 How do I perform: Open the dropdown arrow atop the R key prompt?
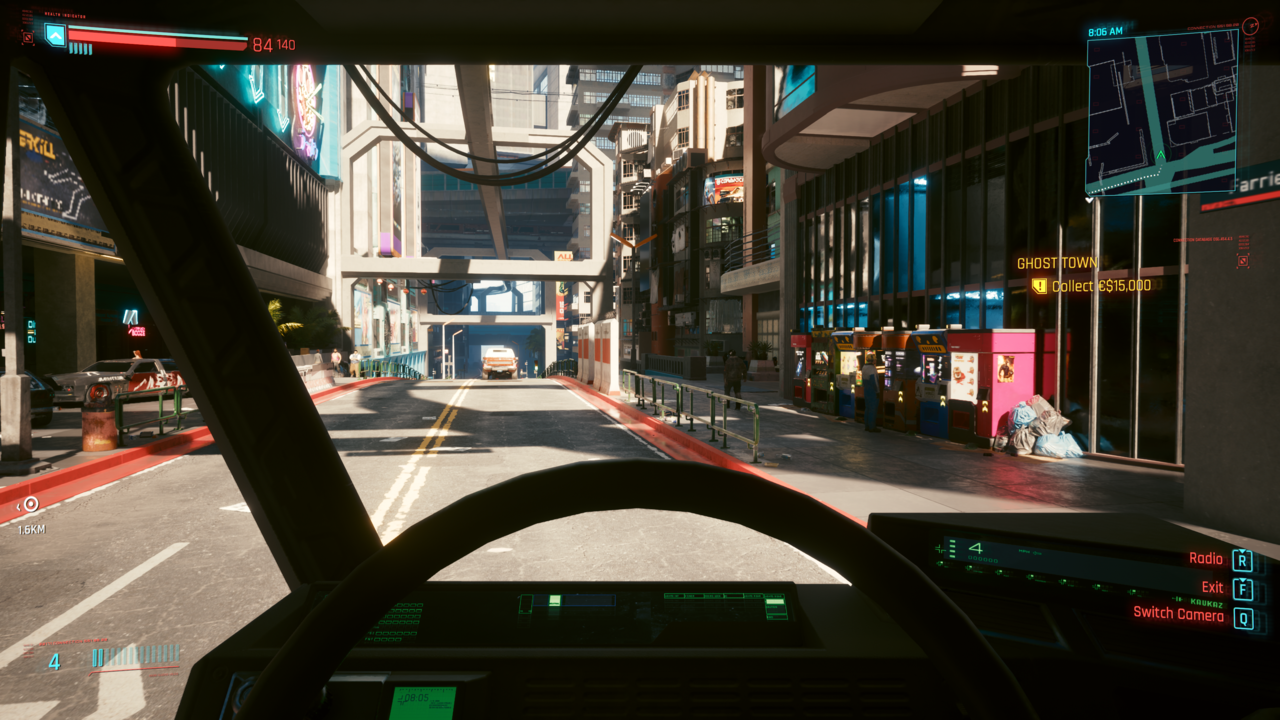pyautogui.click(x=1243, y=550)
